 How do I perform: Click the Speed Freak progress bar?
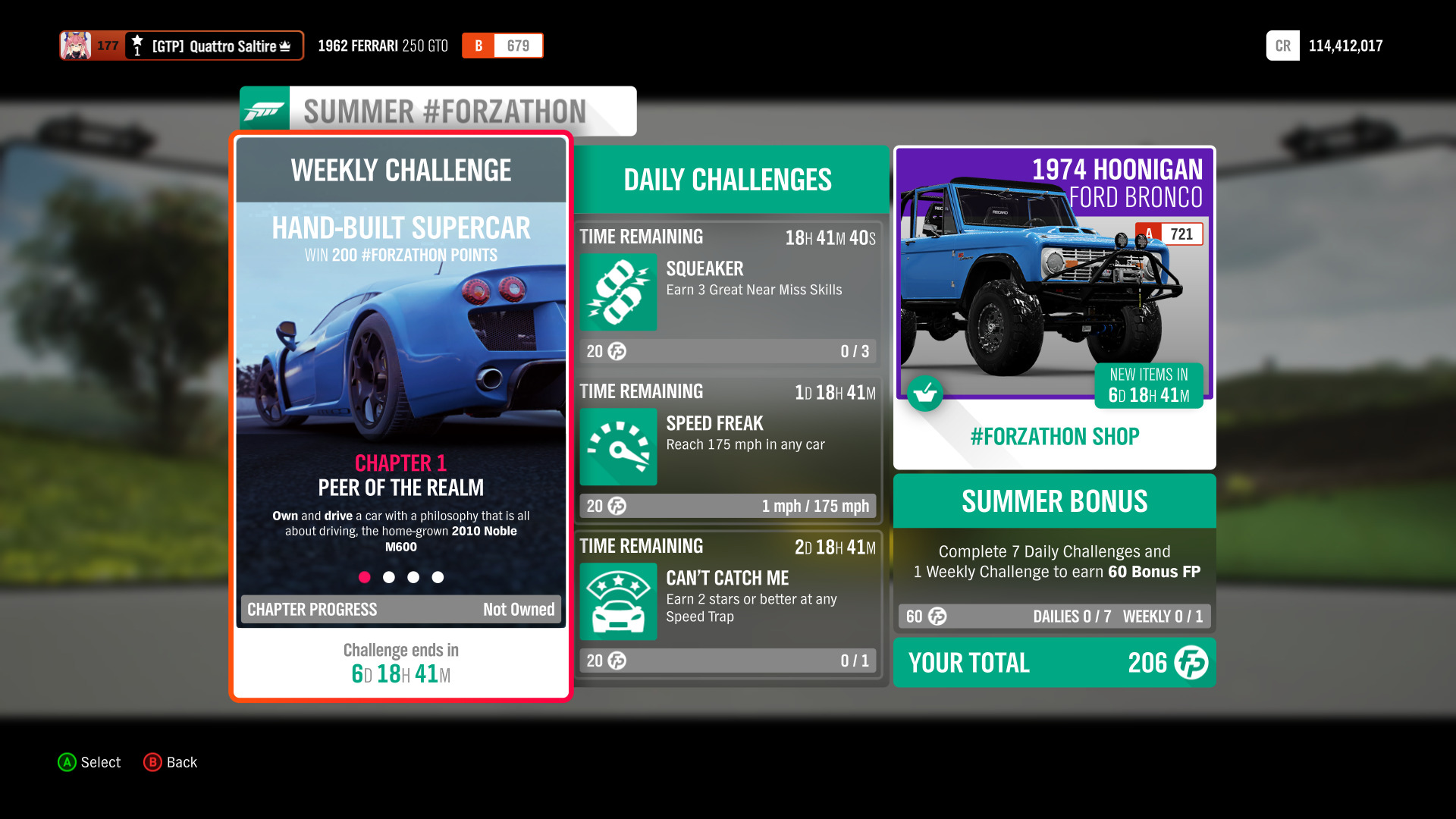[x=726, y=506]
